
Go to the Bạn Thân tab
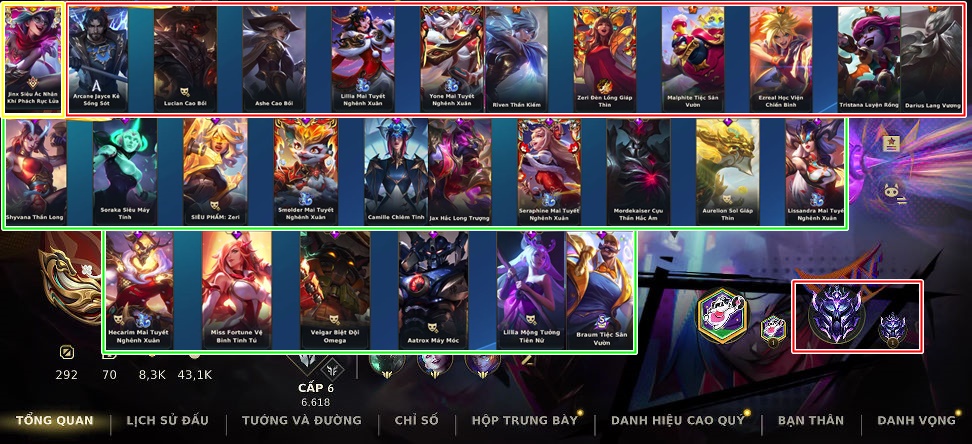tap(811, 421)
